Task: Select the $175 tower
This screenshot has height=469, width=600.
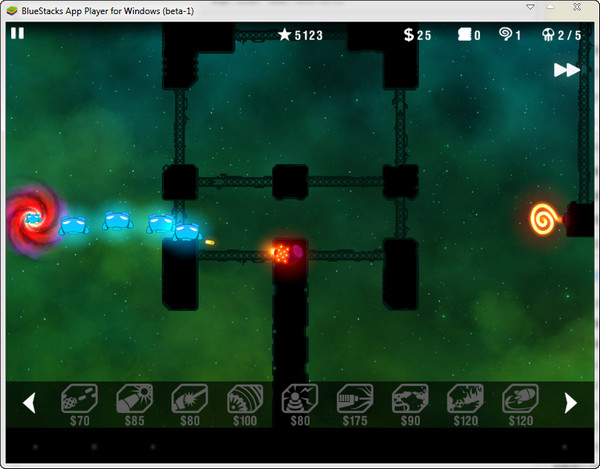Action: [353, 401]
